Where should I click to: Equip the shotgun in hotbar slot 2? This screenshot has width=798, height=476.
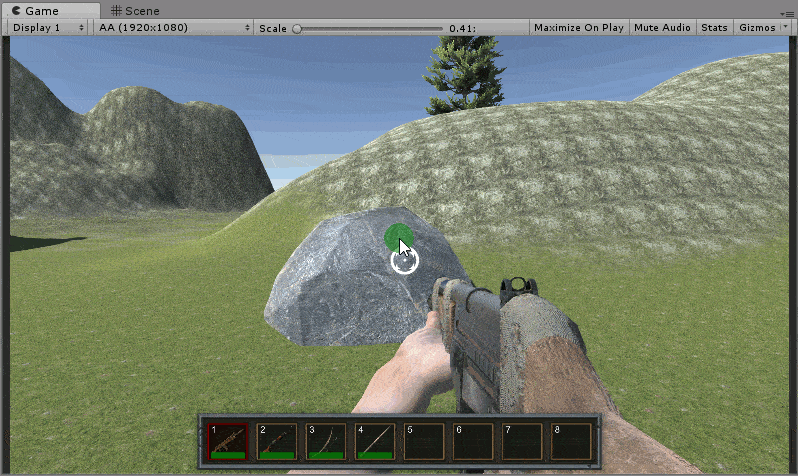tap(276, 440)
